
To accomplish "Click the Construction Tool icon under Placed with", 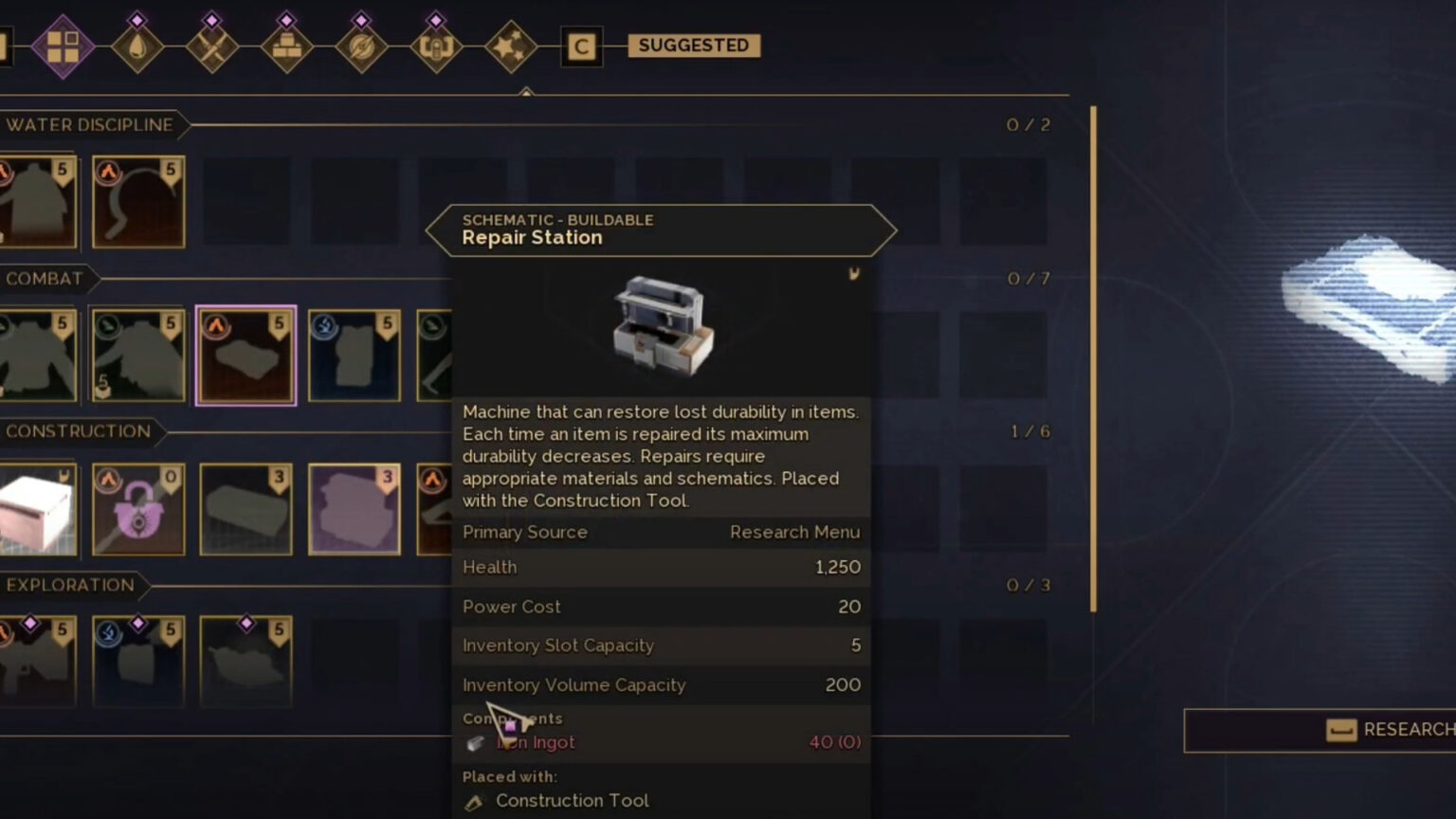I will 473,800.
